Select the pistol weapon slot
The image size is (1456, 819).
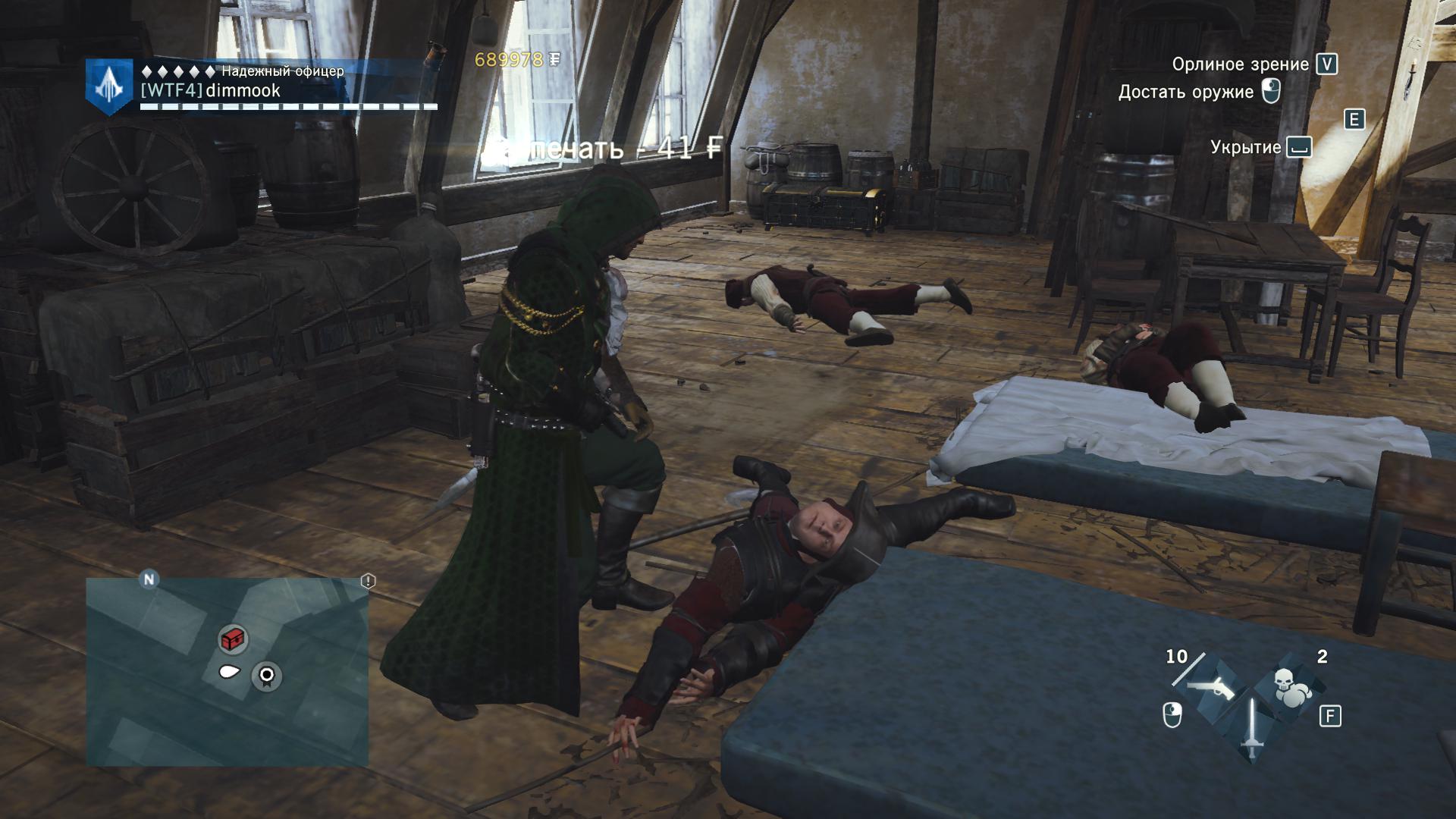tap(1210, 687)
